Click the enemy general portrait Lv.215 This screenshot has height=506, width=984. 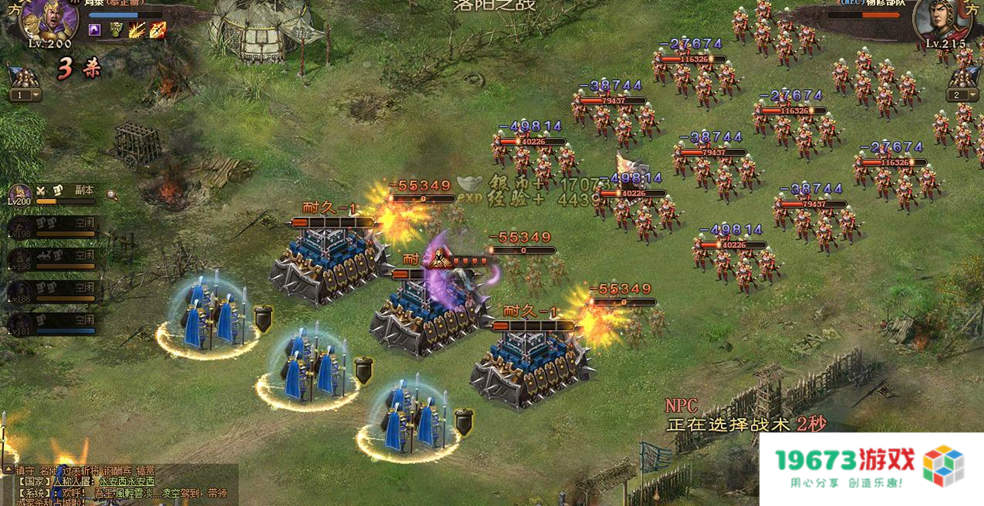(938, 24)
